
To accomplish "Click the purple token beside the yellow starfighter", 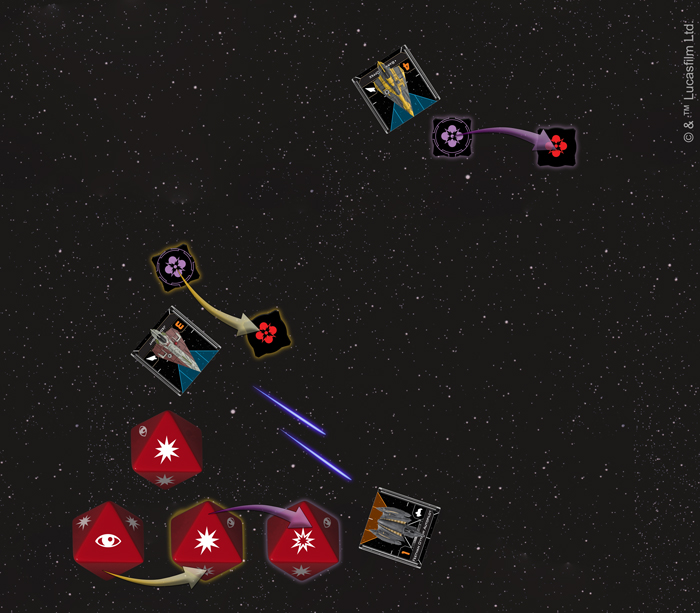I will (452, 136).
